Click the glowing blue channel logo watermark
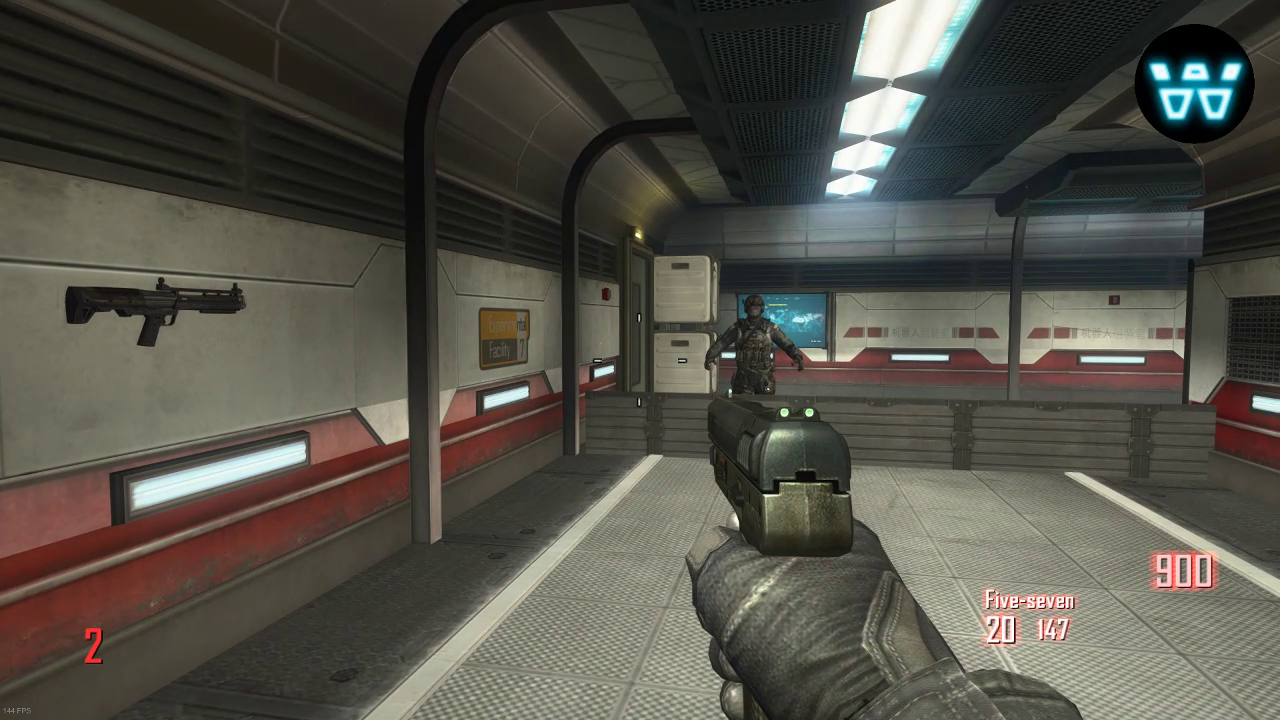 (1194, 83)
